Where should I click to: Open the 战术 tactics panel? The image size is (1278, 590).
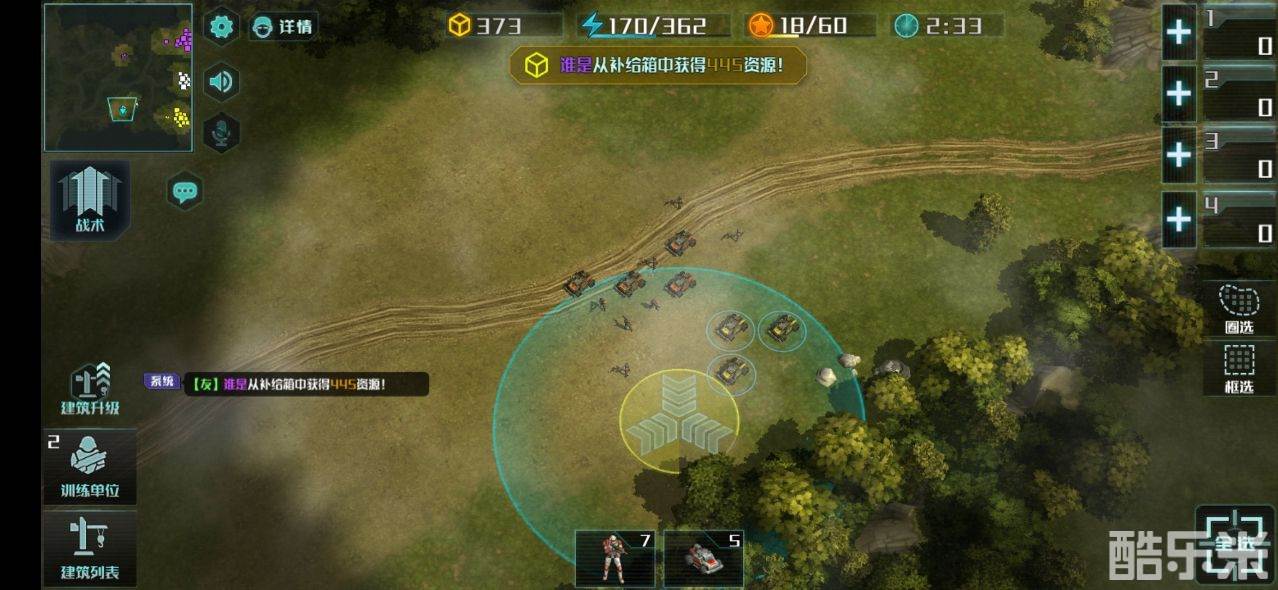pos(90,200)
